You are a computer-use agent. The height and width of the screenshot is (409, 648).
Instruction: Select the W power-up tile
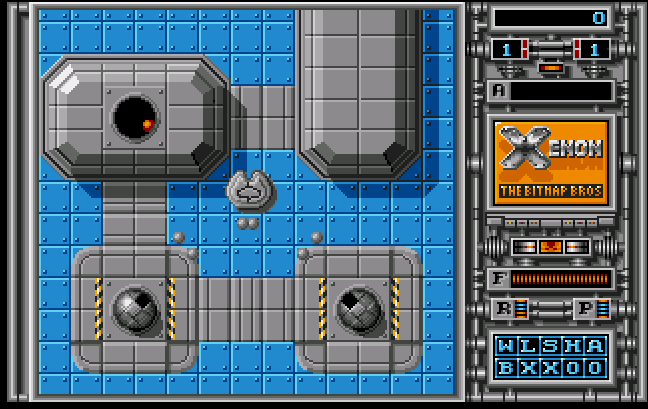point(507,346)
